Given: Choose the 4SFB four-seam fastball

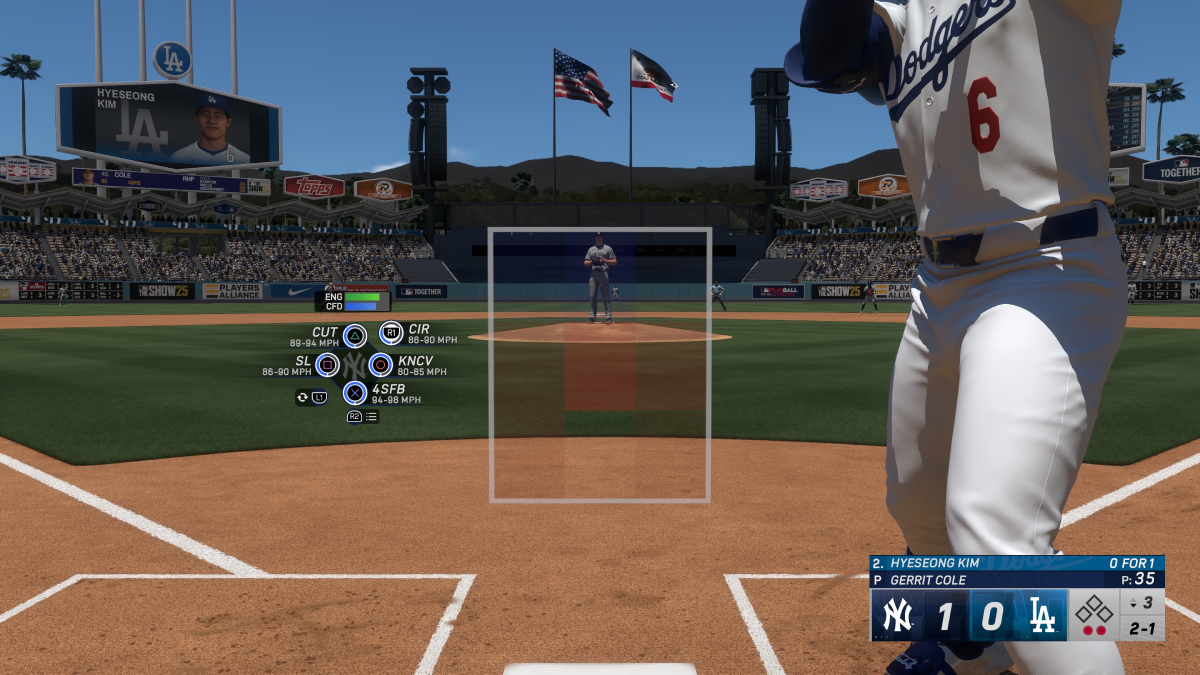Looking at the screenshot, I should (x=354, y=393).
